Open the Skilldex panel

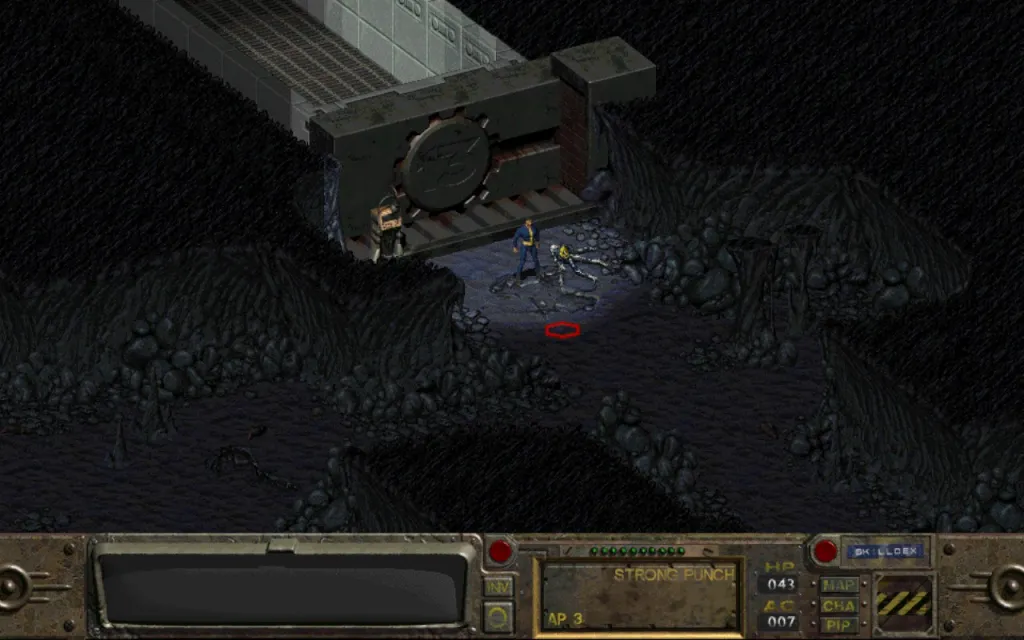click(x=886, y=551)
